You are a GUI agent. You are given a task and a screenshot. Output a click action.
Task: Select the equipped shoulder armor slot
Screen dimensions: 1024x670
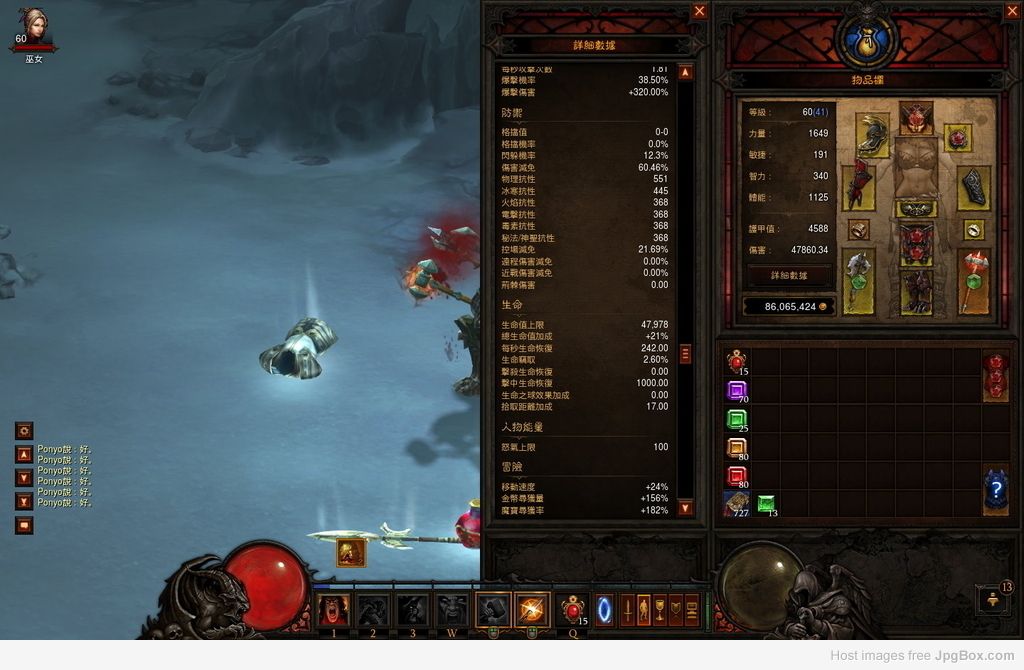coord(872,135)
